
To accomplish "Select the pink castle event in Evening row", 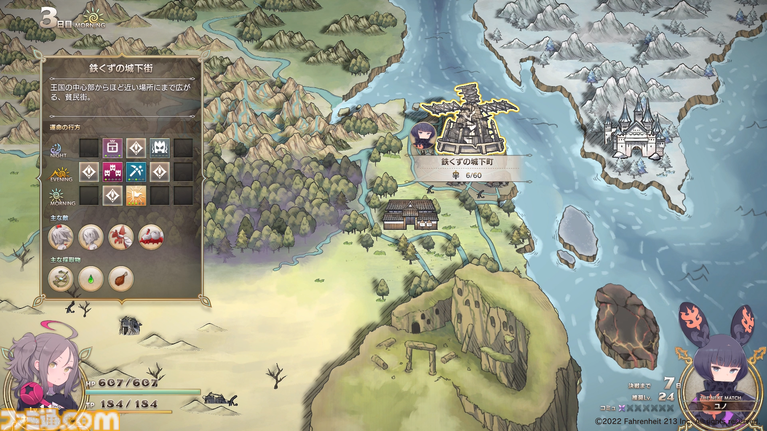I will coord(112,171).
